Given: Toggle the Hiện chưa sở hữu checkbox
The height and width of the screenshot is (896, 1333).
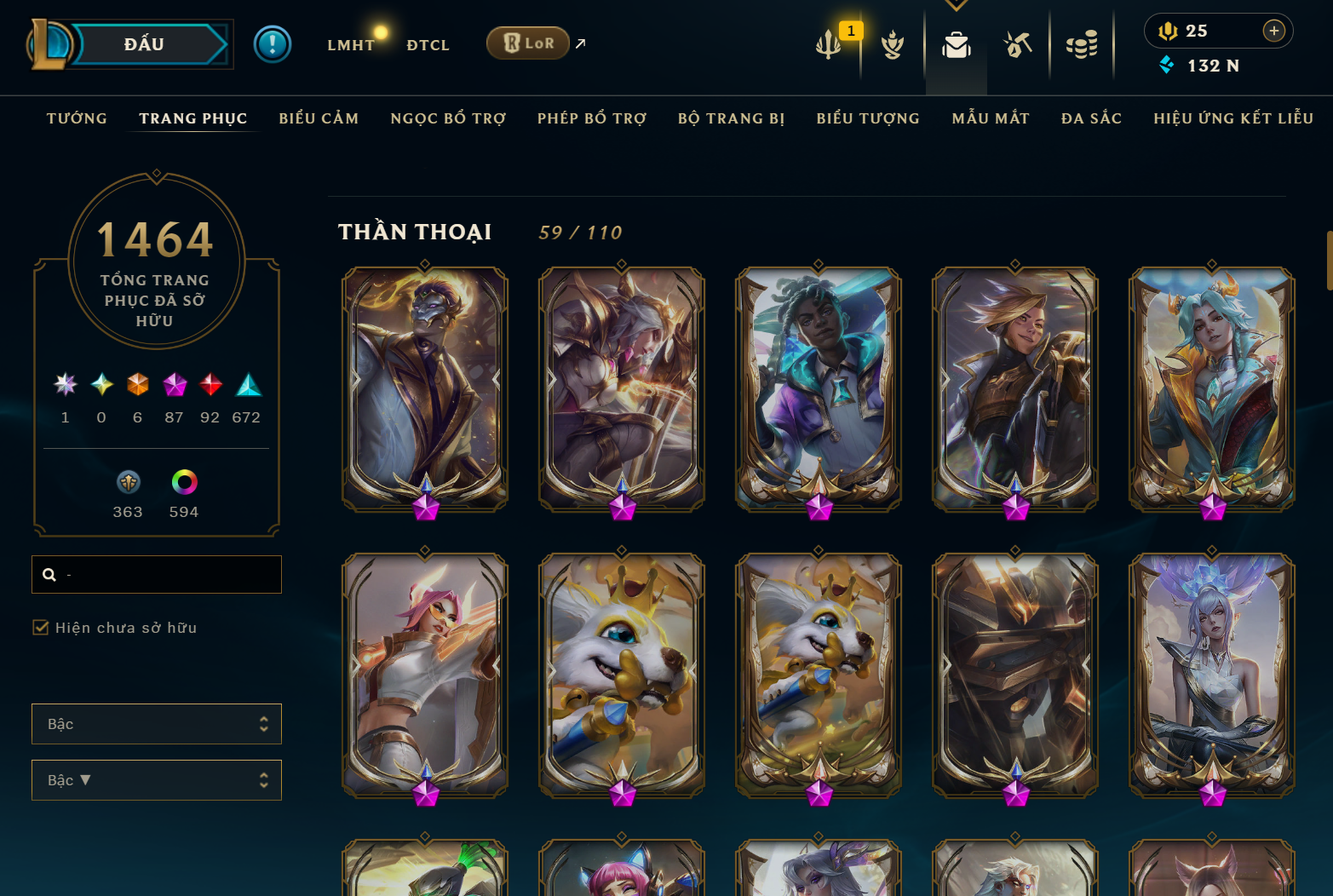Looking at the screenshot, I should [41, 628].
